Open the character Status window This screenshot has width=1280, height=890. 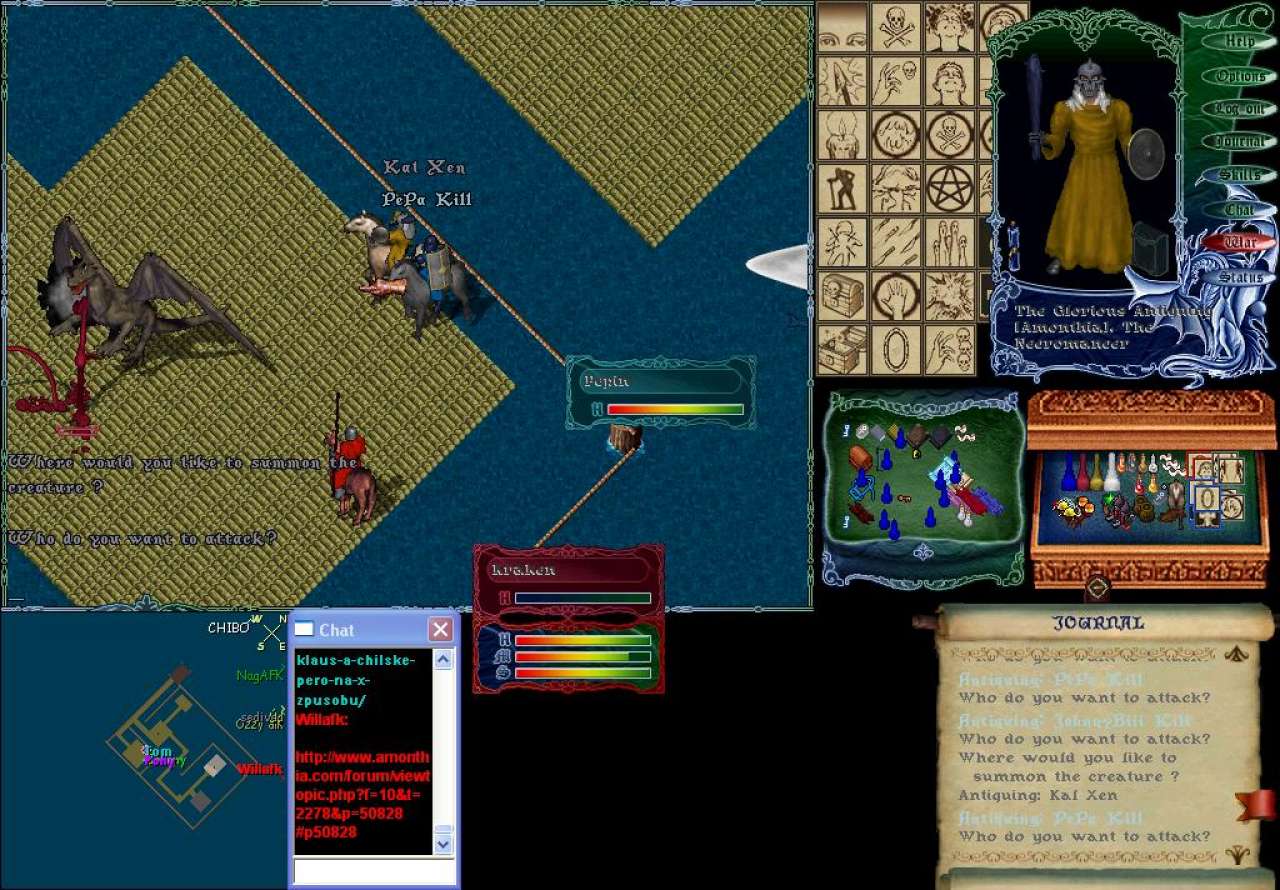coord(1239,277)
